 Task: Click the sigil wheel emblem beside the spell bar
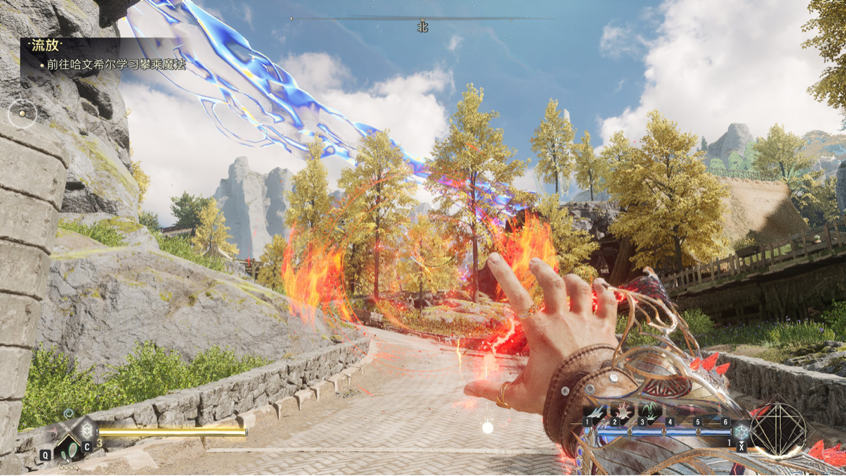(x=777, y=431)
